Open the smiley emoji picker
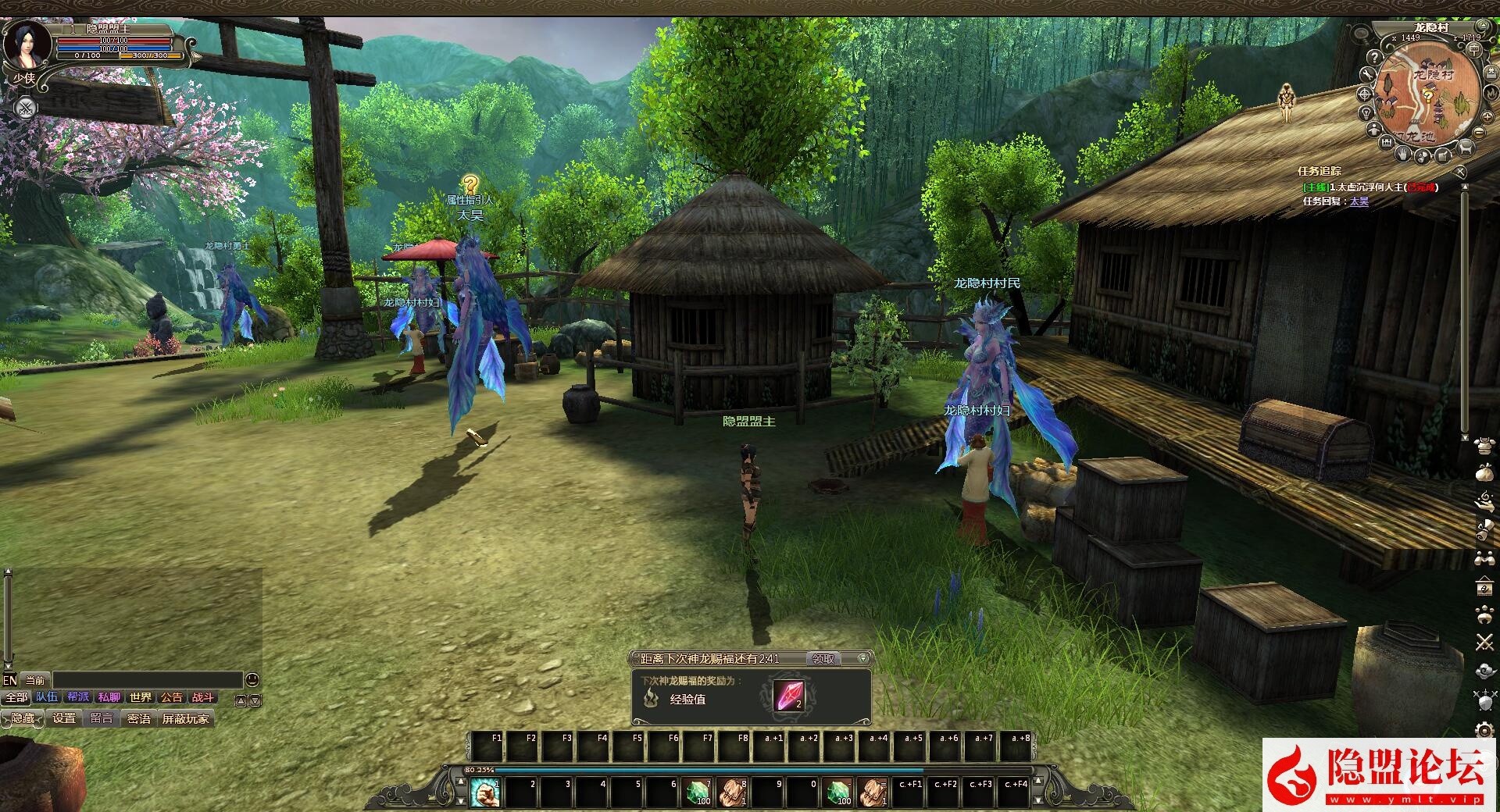The image size is (1500, 812). point(252,680)
